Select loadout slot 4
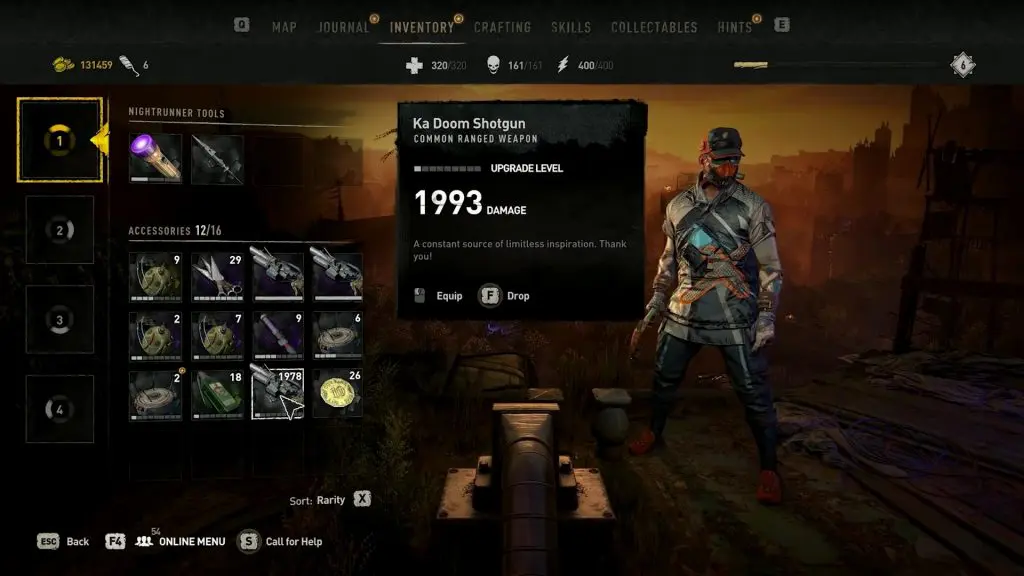 (x=59, y=409)
